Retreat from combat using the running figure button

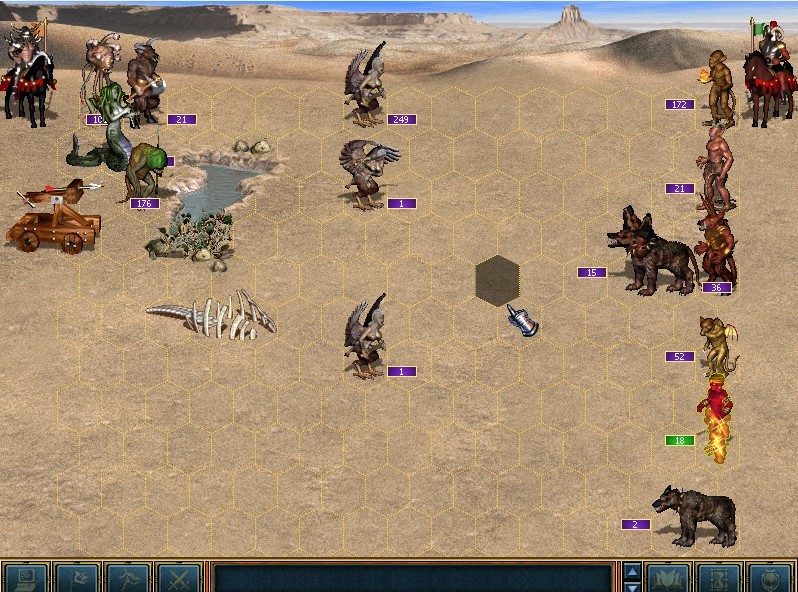[x=128, y=578]
